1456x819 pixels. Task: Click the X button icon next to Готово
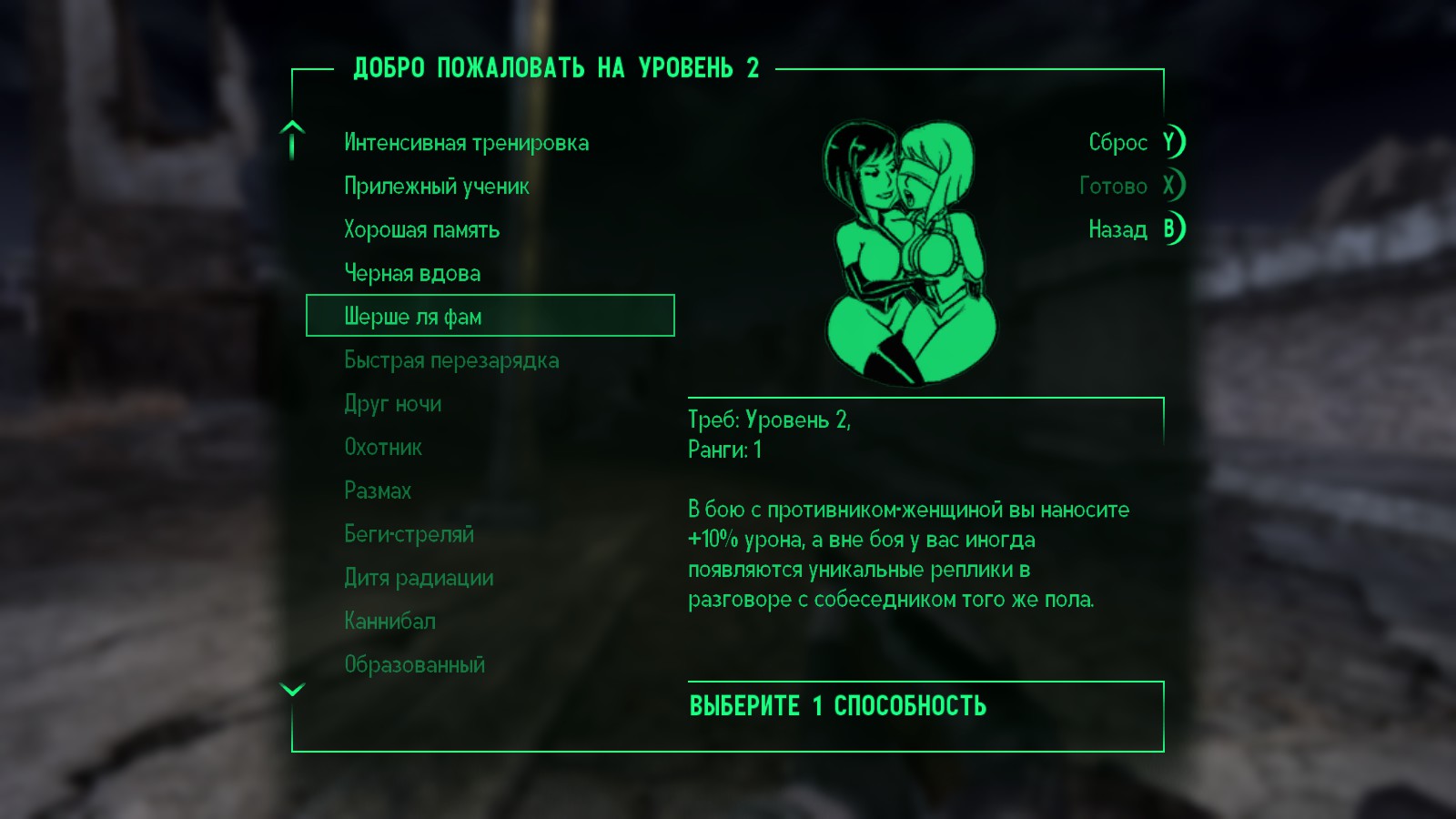click(x=1172, y=186)
